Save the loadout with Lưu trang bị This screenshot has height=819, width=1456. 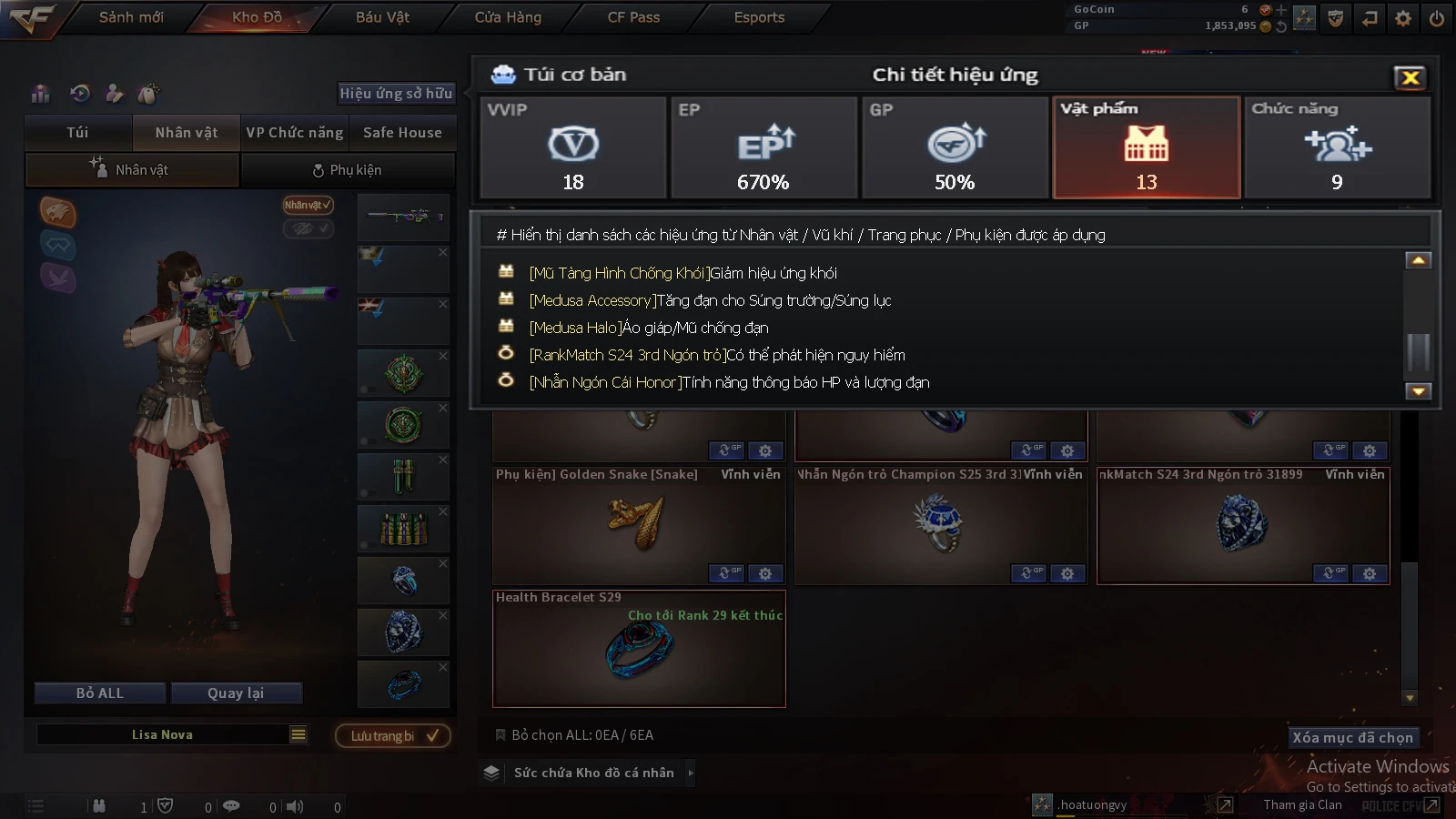[393, 735]
